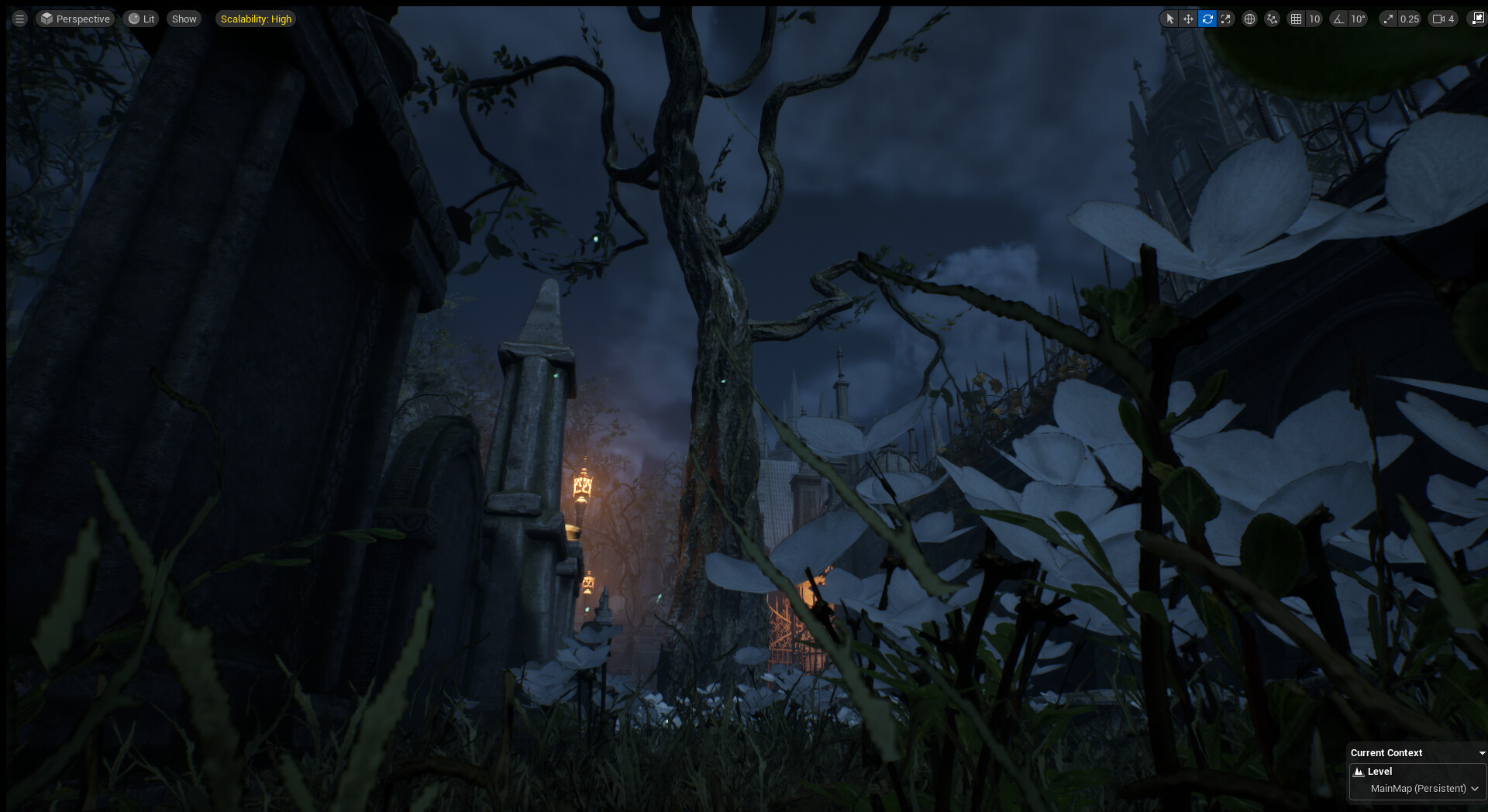Viewport: 1488px width, 812px height.
Task: Click the camera speed icon
Action: click(x=1438, y=18)
